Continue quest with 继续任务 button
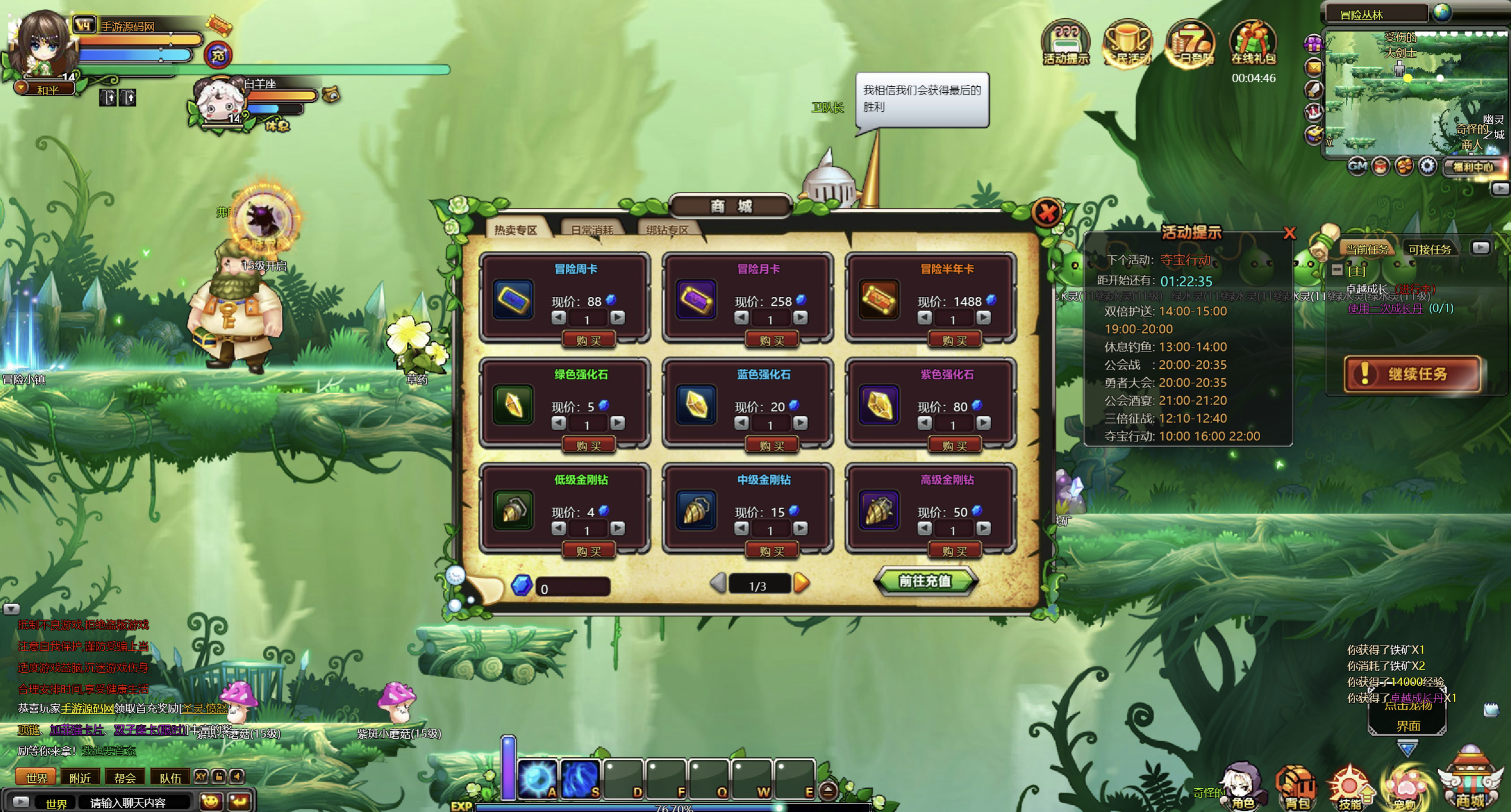This screenshot has height=812, width=1511. tap(1412, 374)
